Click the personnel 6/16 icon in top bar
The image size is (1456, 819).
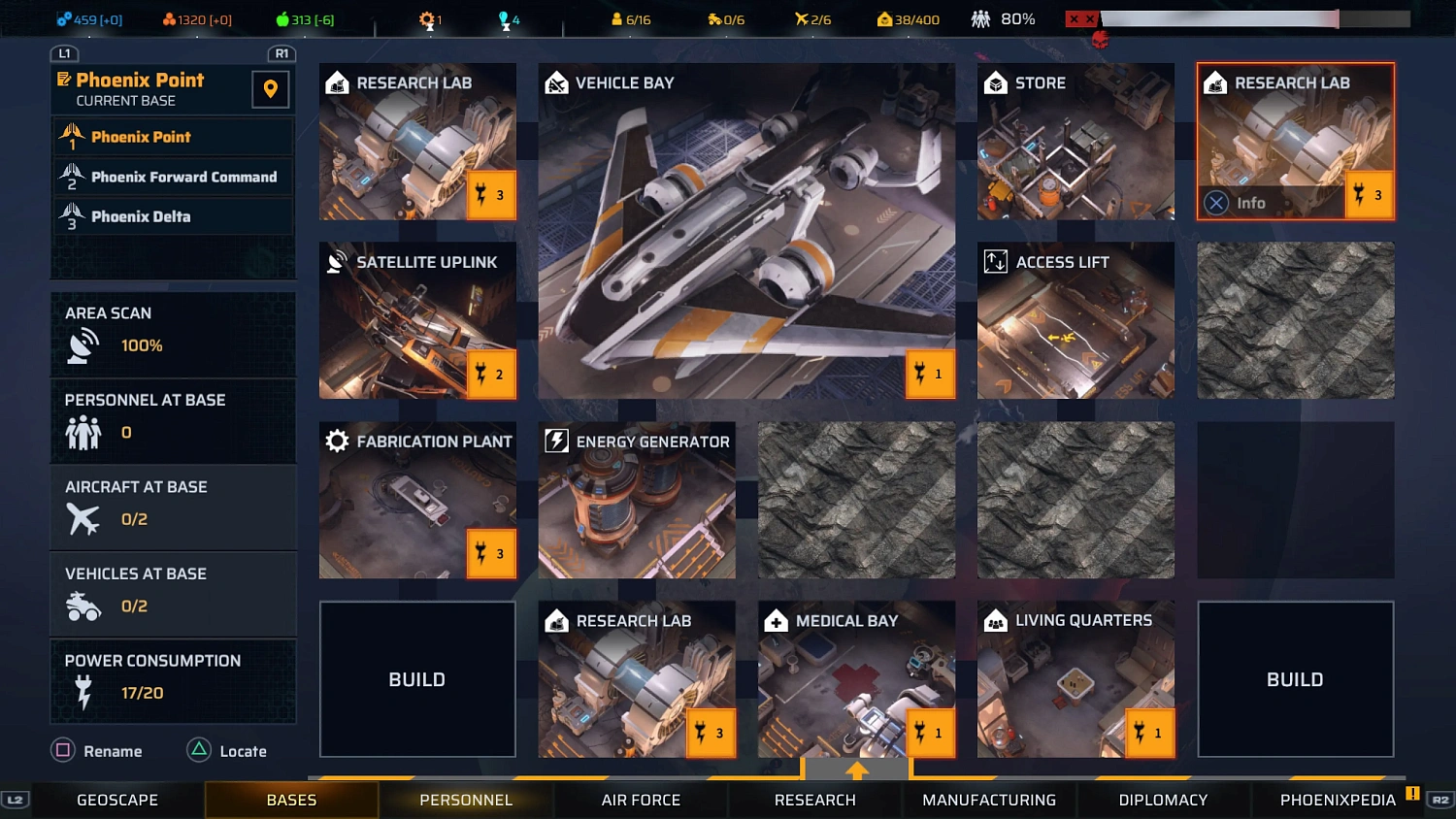pyautogui.click(x=617, y=16)
